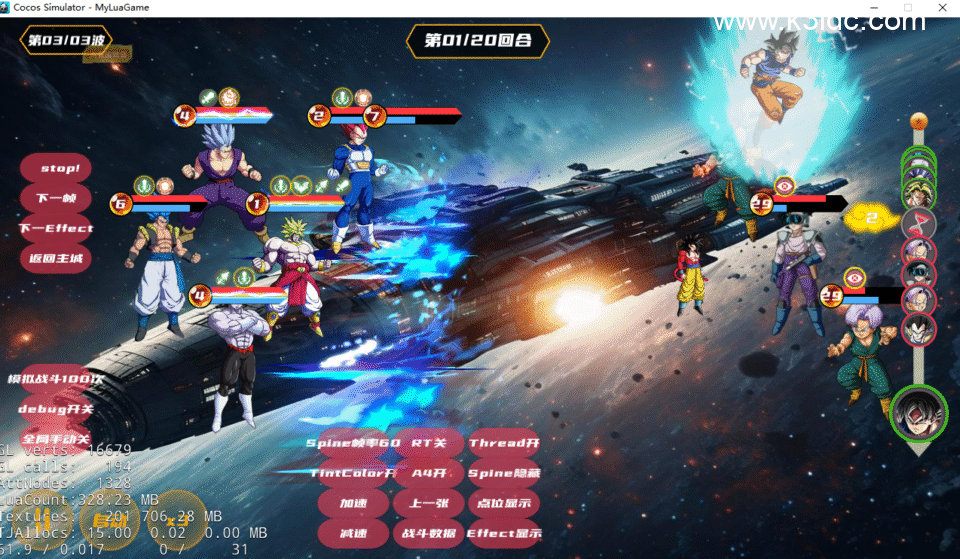Show points with 点位显示 button
The height and width of the screenshot is (559, 960).
(x=504, y=503)
